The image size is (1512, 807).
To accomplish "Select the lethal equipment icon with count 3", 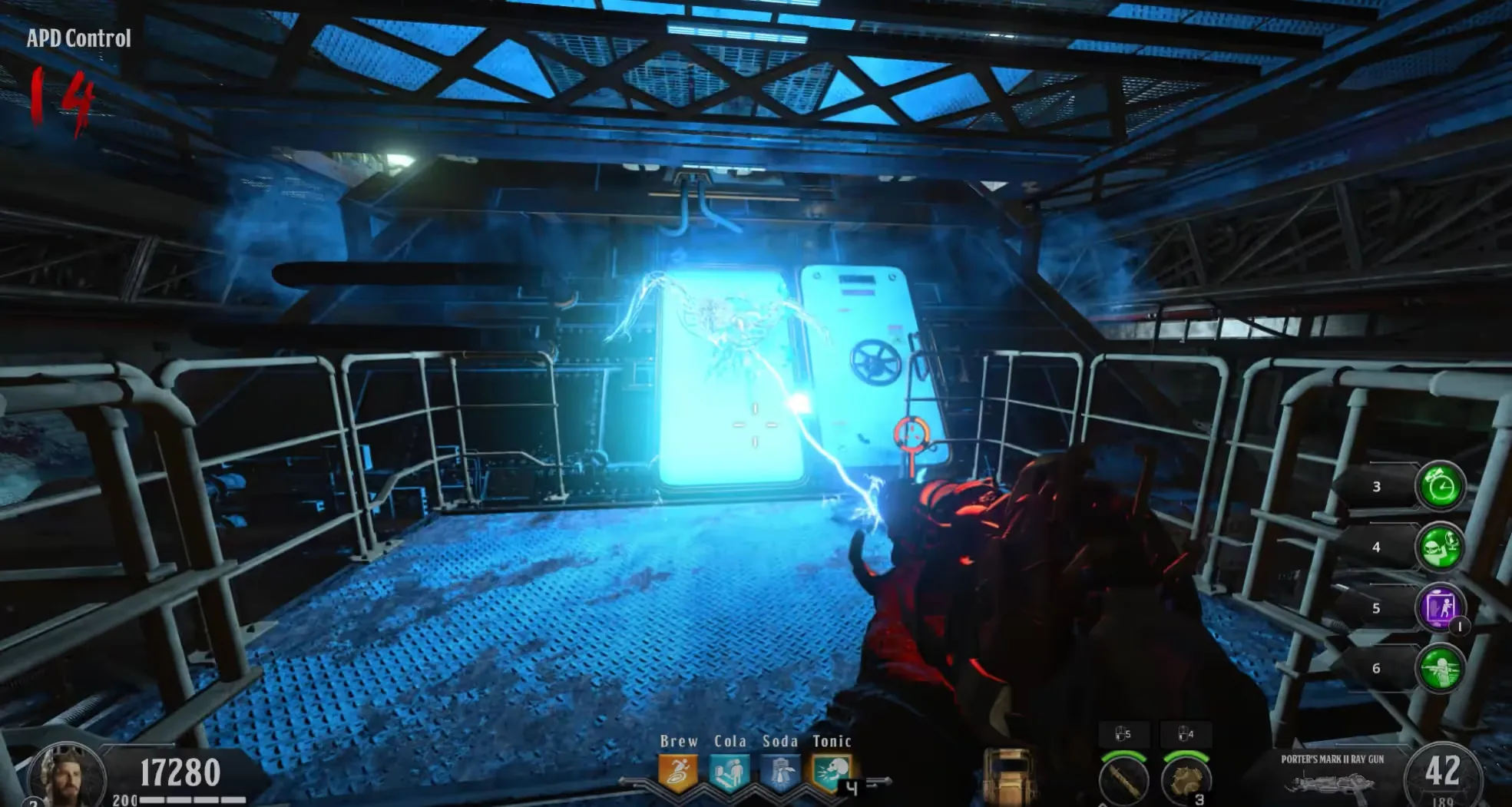I will click(1186, 779).
